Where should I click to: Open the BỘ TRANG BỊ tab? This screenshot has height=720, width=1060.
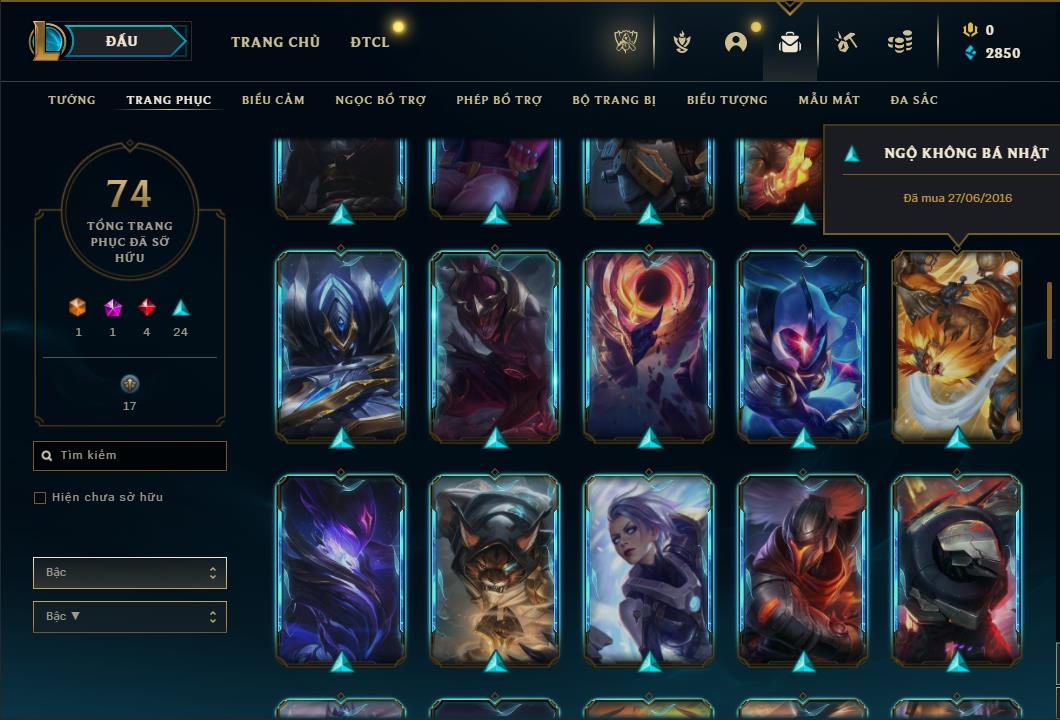614,100
